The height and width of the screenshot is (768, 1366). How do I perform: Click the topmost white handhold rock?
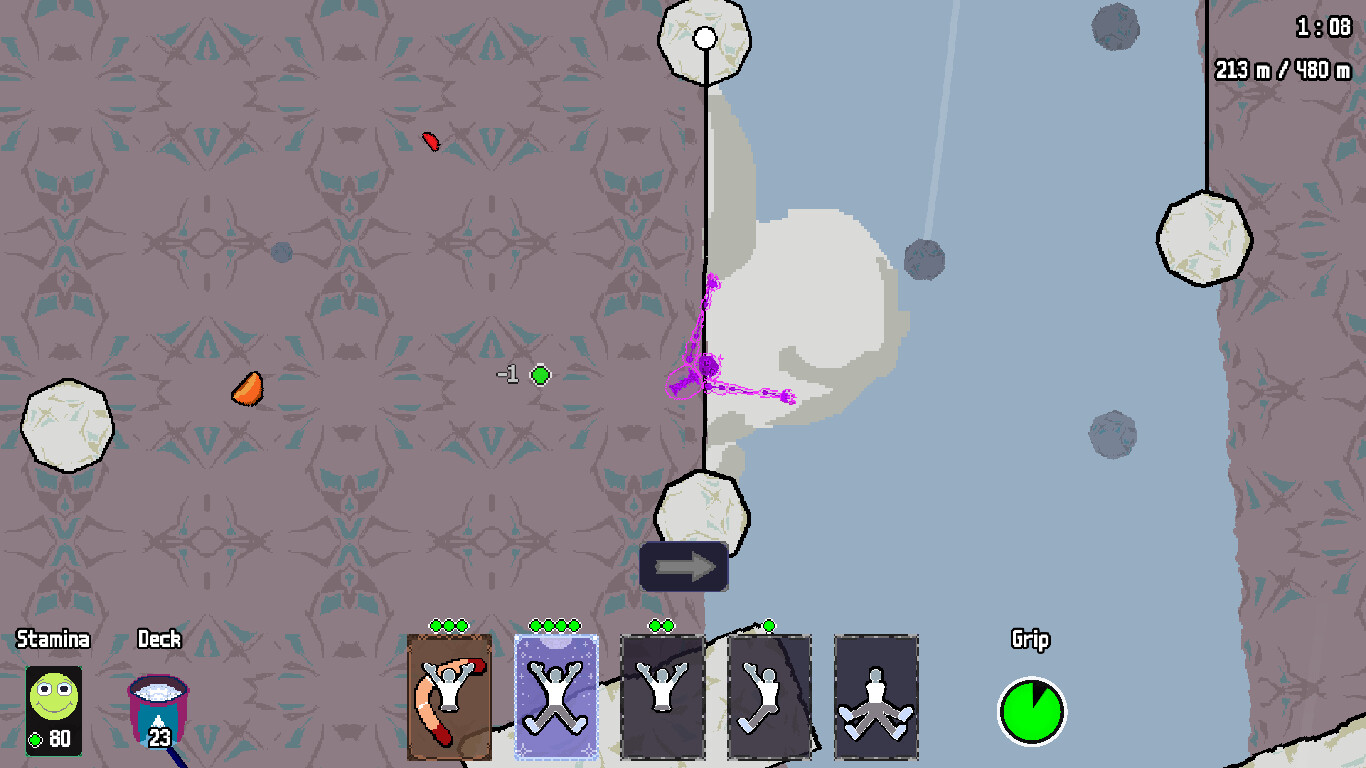coord(707,40)
